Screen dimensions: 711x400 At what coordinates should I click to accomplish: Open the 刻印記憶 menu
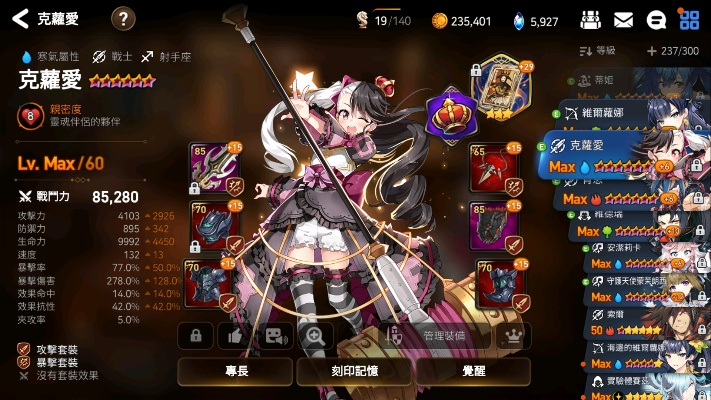coord(355,371)
